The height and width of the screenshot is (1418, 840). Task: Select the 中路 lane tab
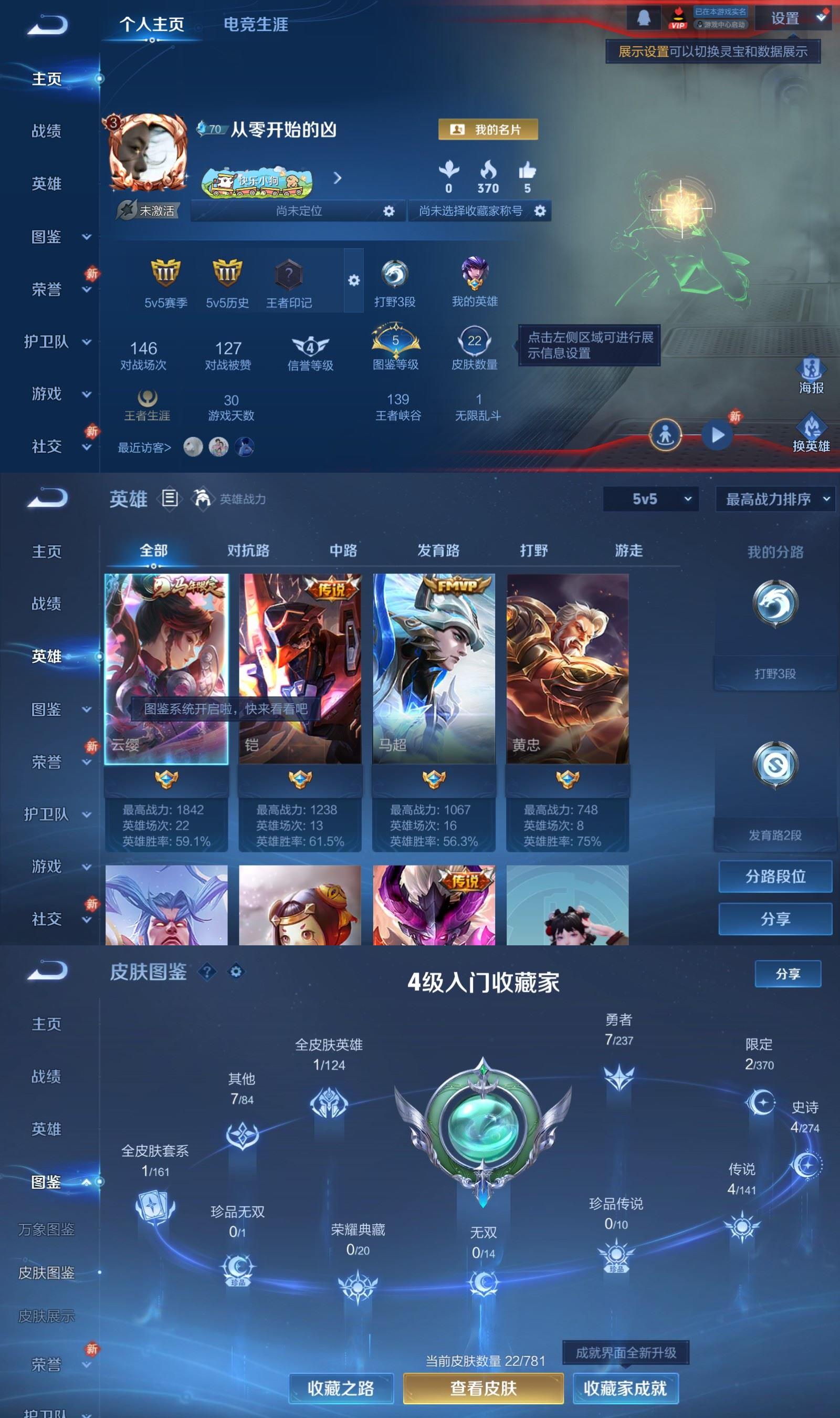342,550
